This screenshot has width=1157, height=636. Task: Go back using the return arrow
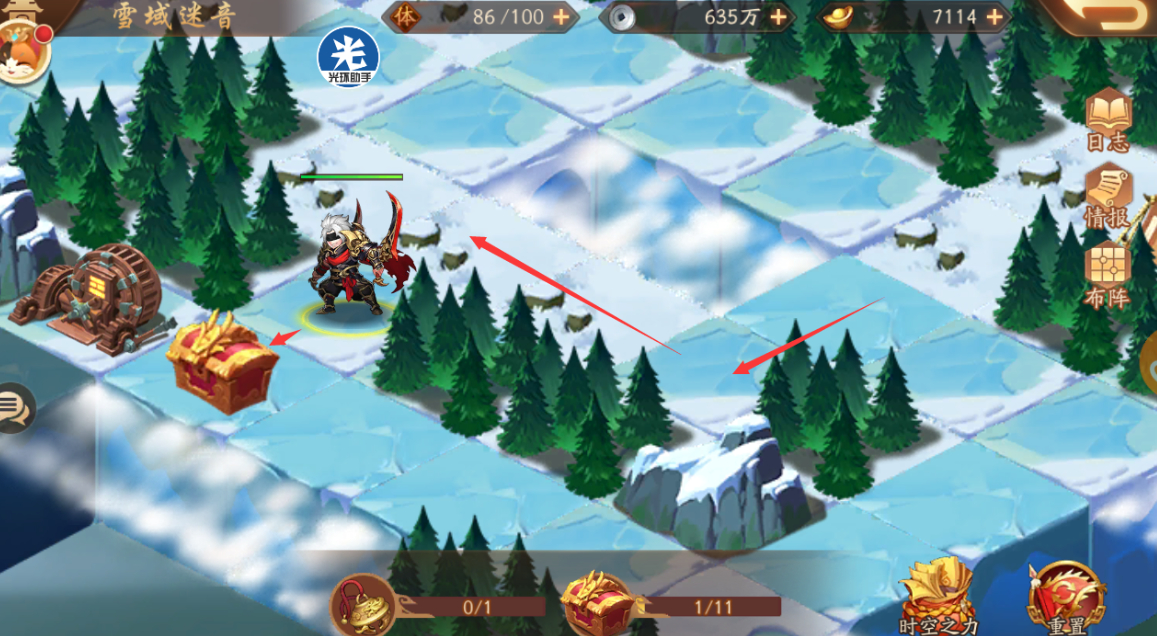click(x=1110, y=15)
